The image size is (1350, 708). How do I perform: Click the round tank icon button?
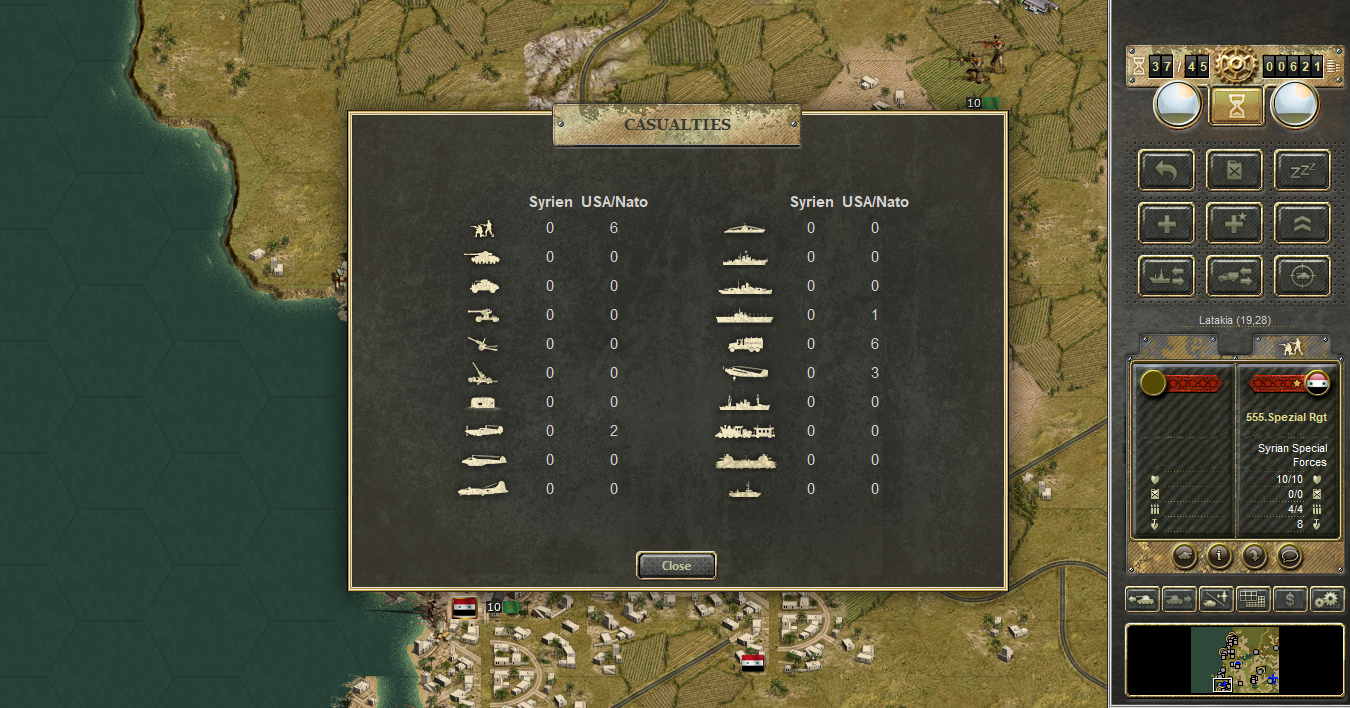1183,555
